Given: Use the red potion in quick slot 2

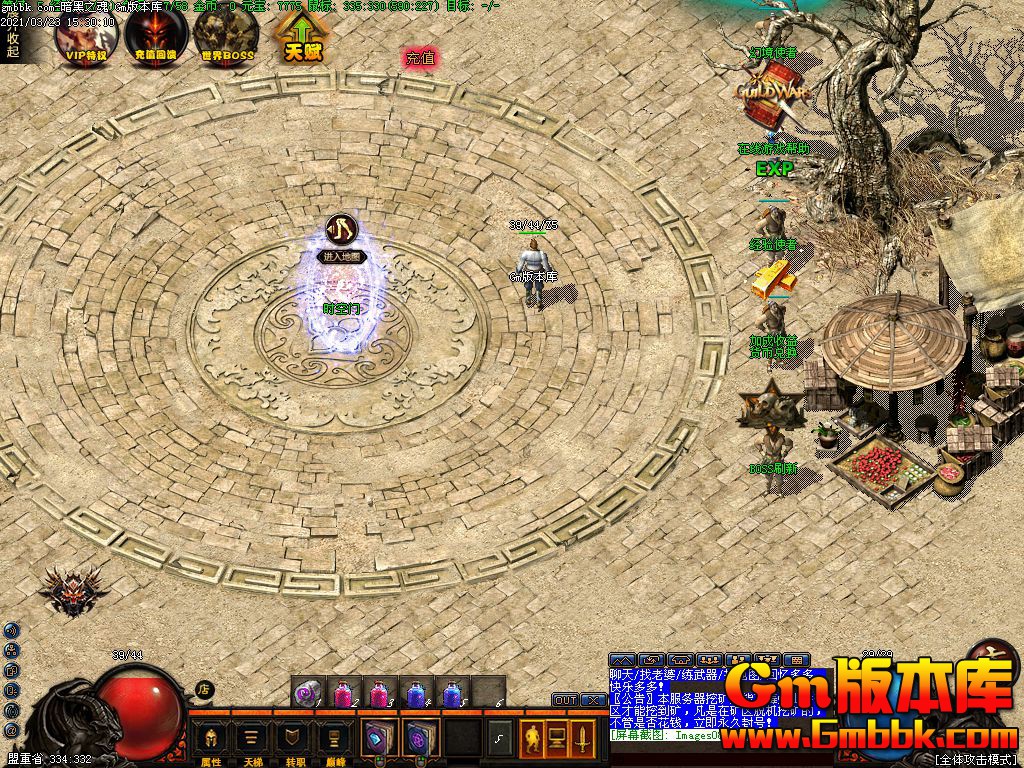Looking at the screenshot, I should click(x=344, y=692).
